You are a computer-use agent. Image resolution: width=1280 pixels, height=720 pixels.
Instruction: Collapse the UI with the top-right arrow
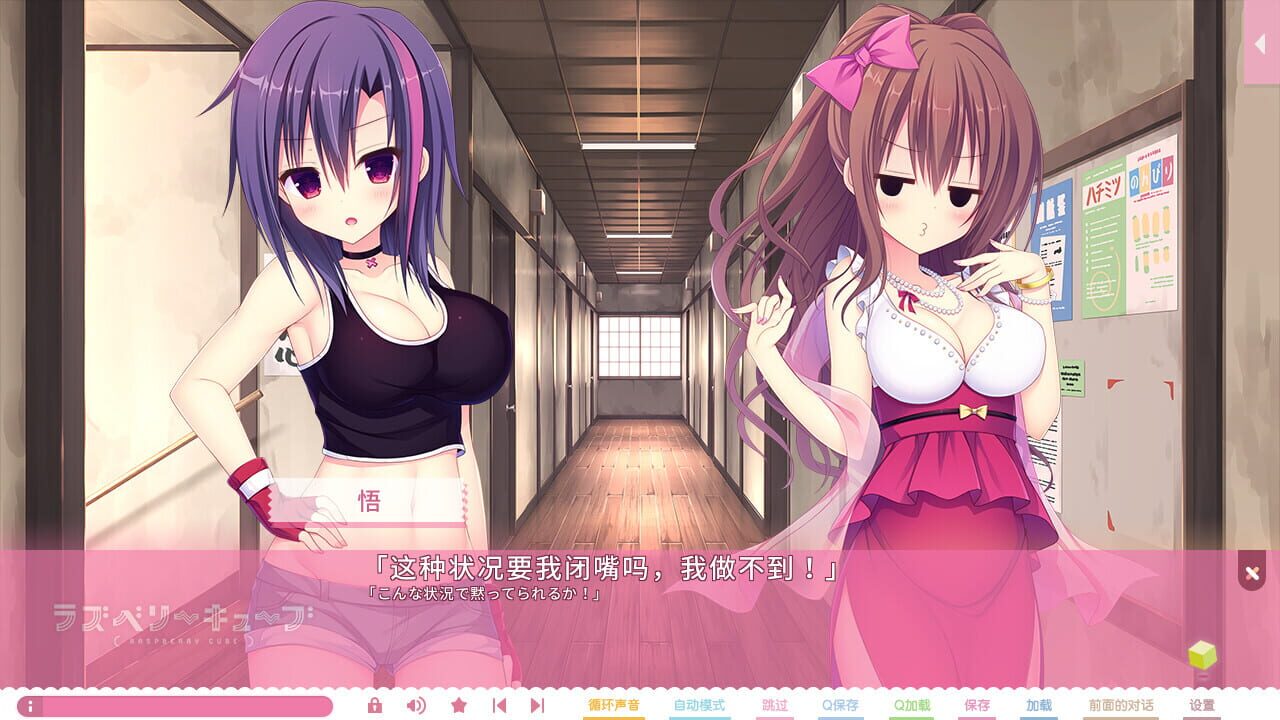pyautogui.click(x=1262, y=44)
